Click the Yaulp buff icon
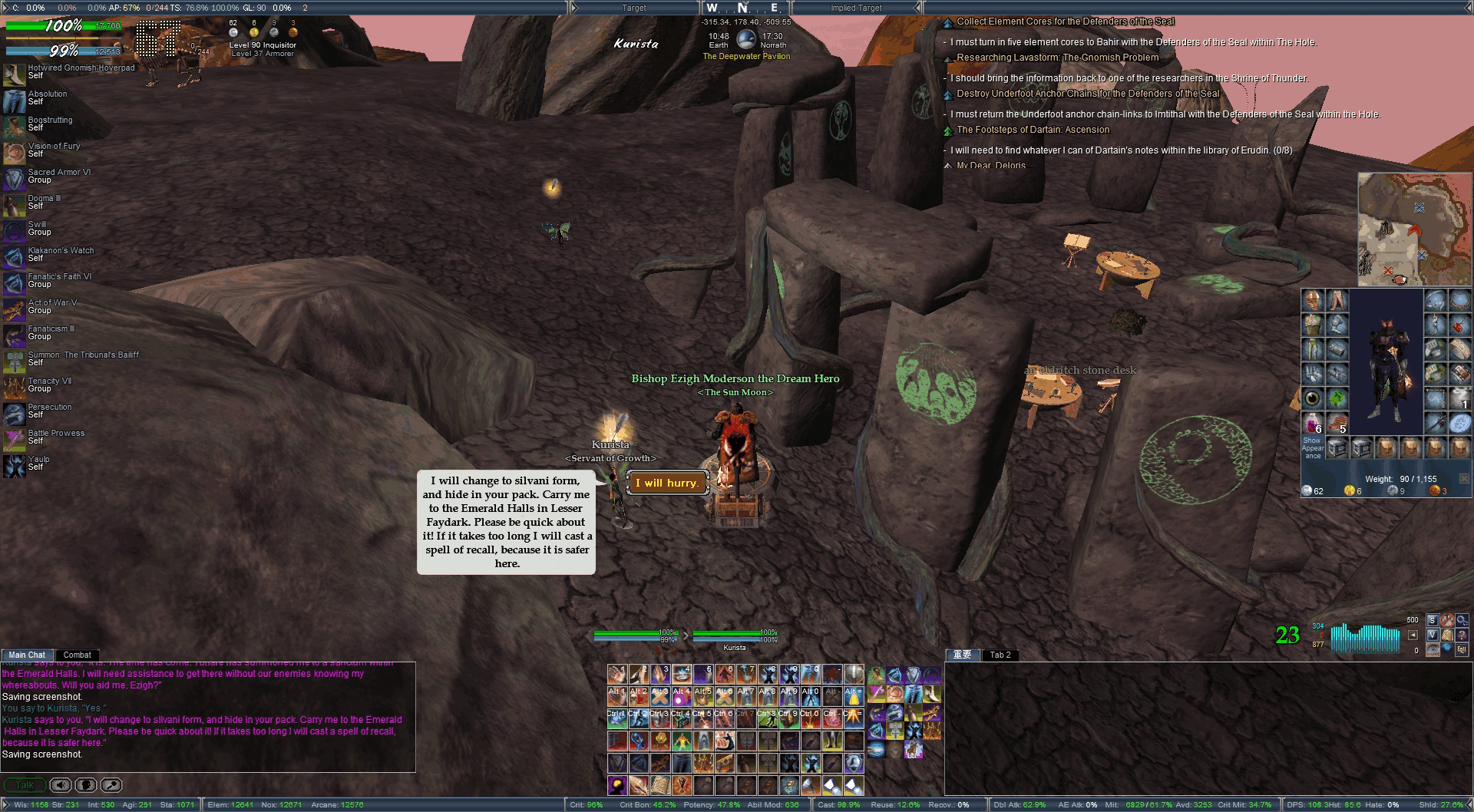This screenshot has width=1474, height=812. tap(14, 466)
